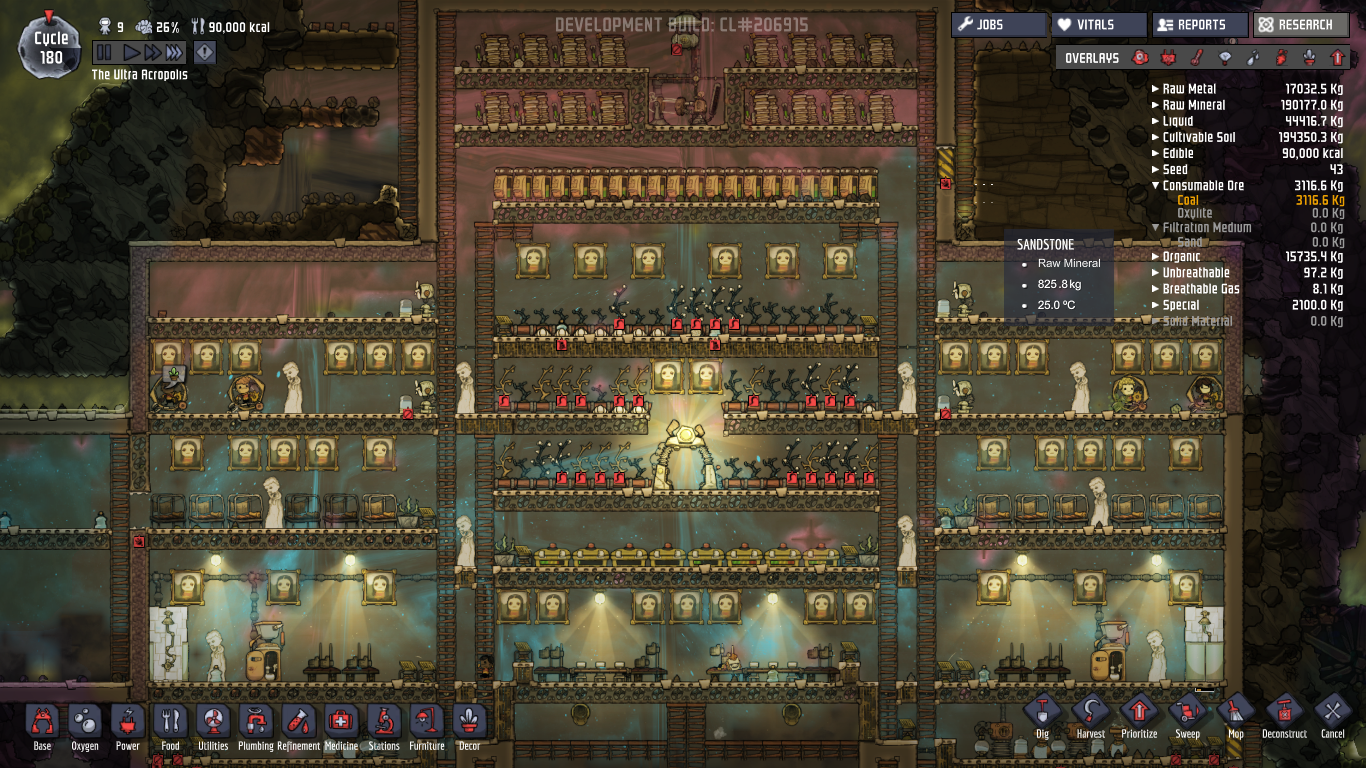Expand the Raw Metal resource entry

1155,88
